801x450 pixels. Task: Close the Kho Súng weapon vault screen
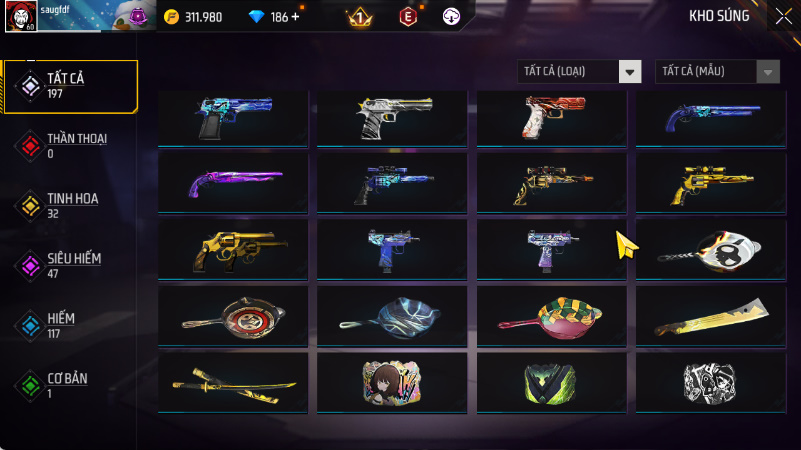(783, 15)
